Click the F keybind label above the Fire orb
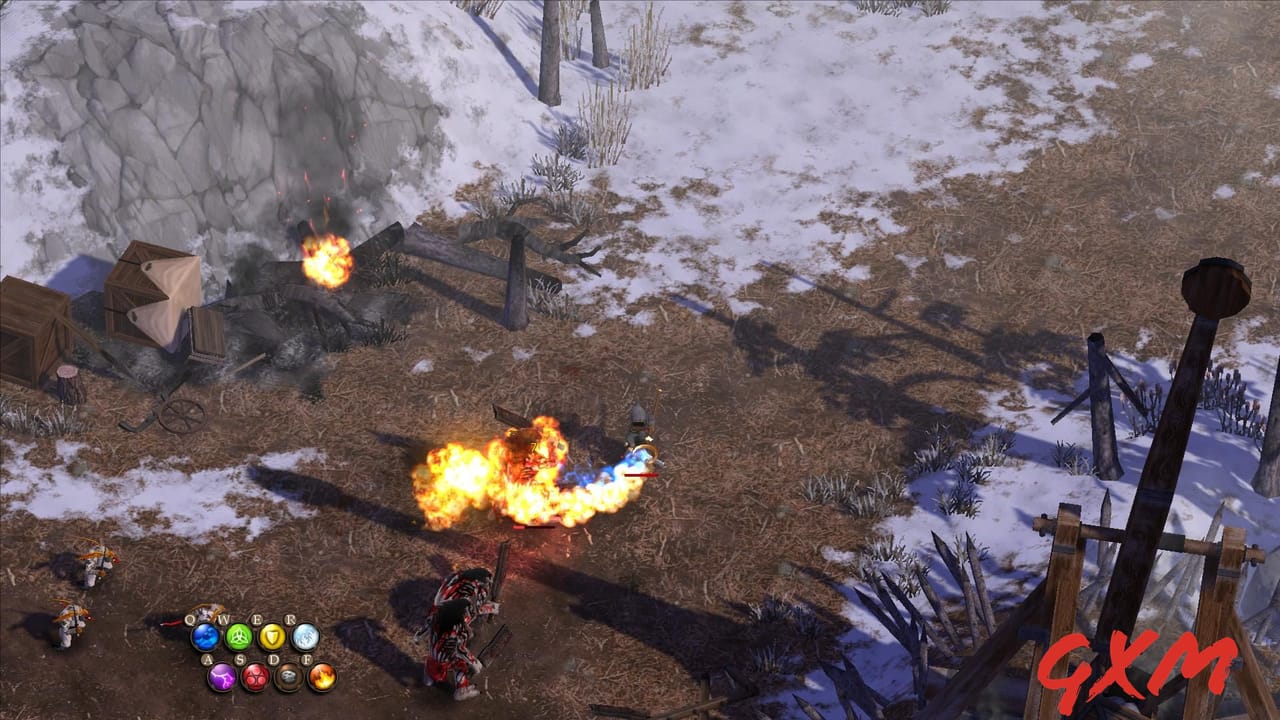Viewport: 1280px width, 720px height. 308,659
